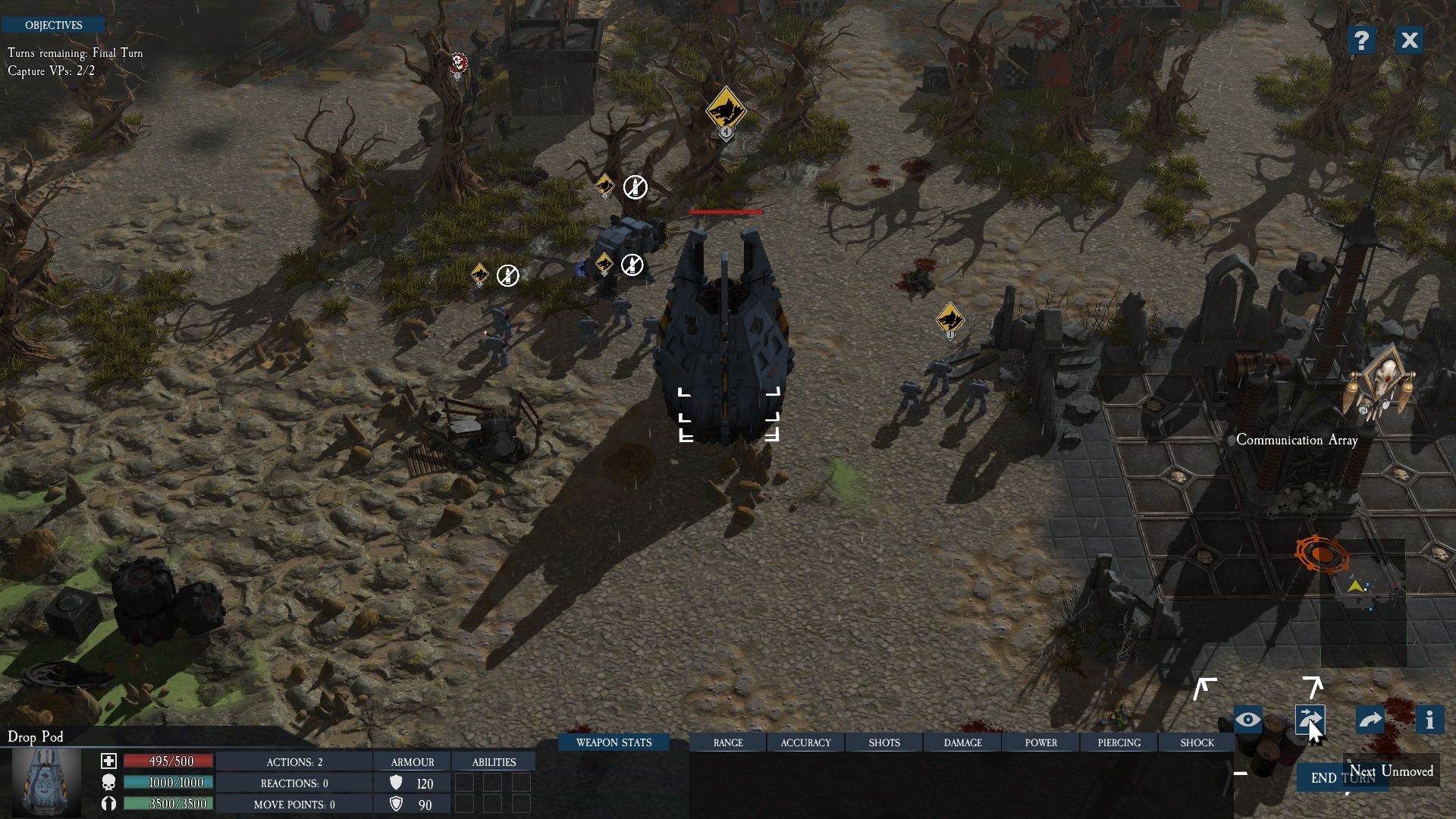Screen dimensions: 1456x819
Task: Open the Weapon Stats tab
Action: (x=613, y=742)
